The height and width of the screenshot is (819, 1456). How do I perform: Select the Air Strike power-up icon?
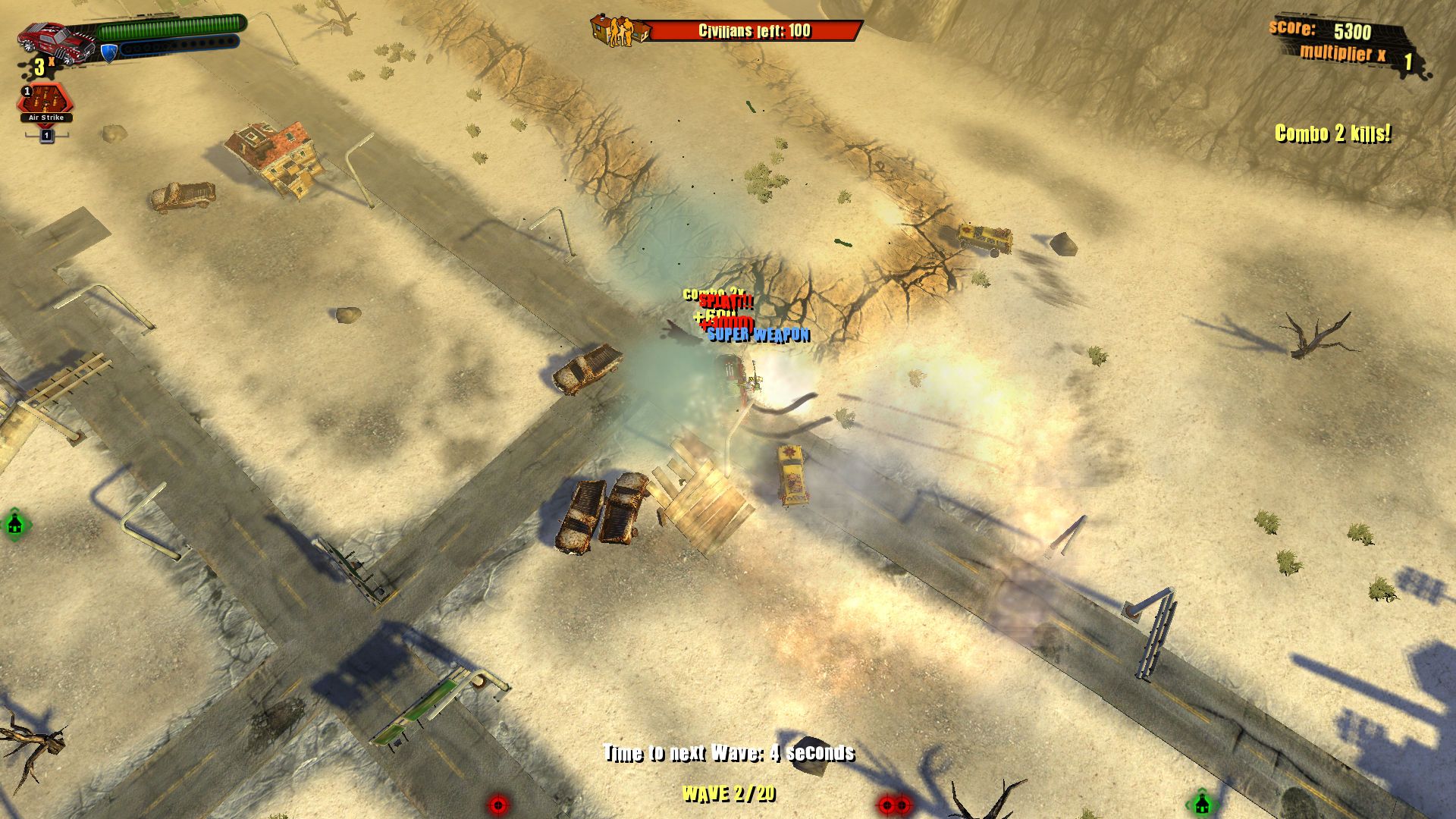pyautogui.click(x=45, y=99)
